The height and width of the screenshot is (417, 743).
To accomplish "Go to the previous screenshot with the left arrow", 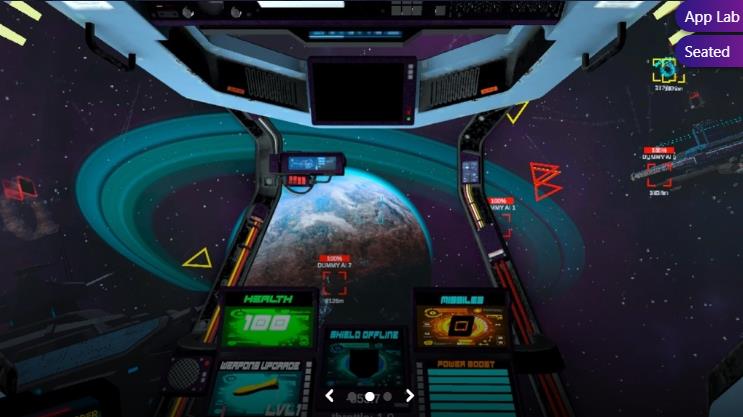I will [x=330, y=396].
